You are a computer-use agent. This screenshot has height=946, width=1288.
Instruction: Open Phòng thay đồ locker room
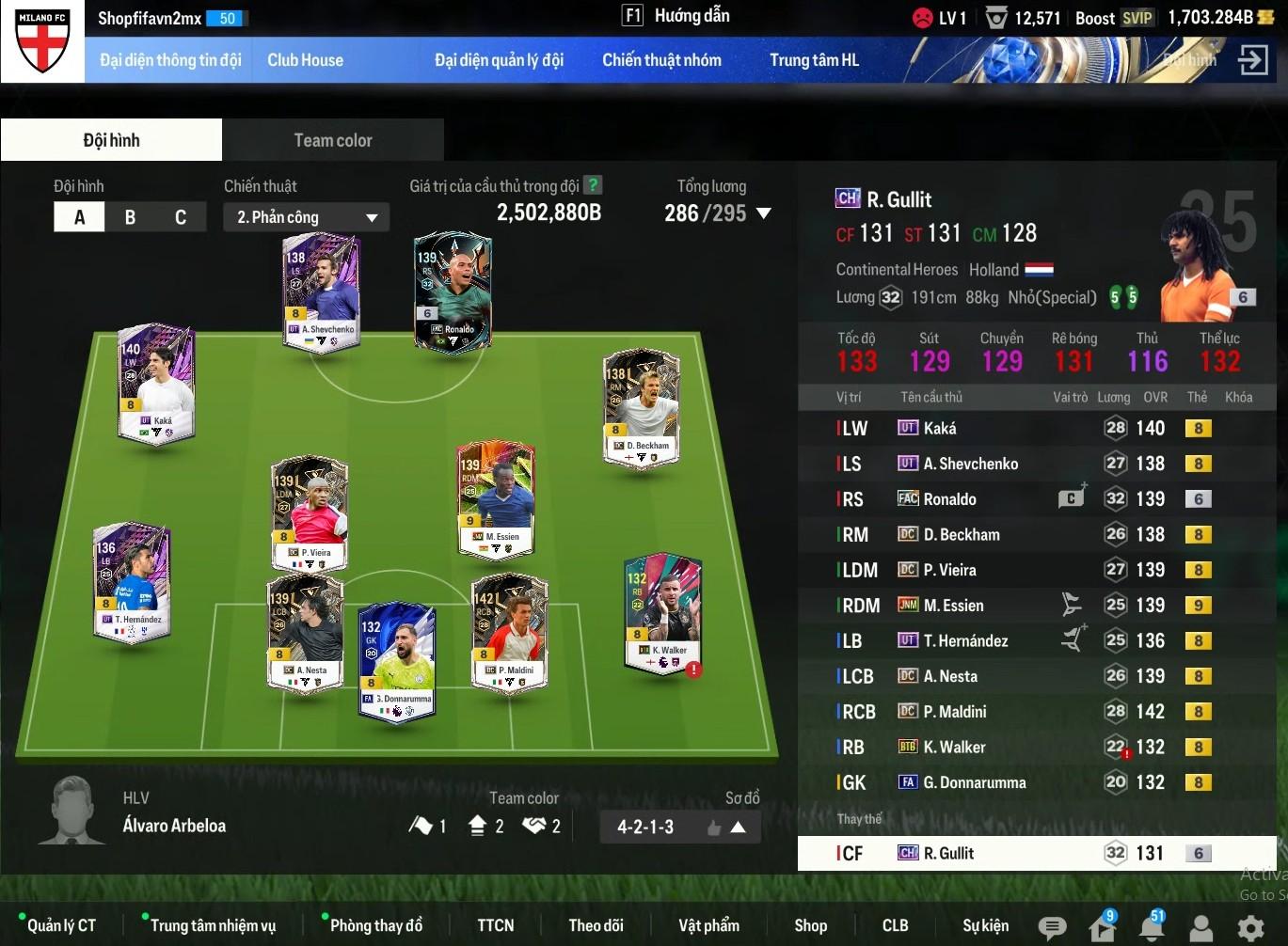tap(375, 926)
